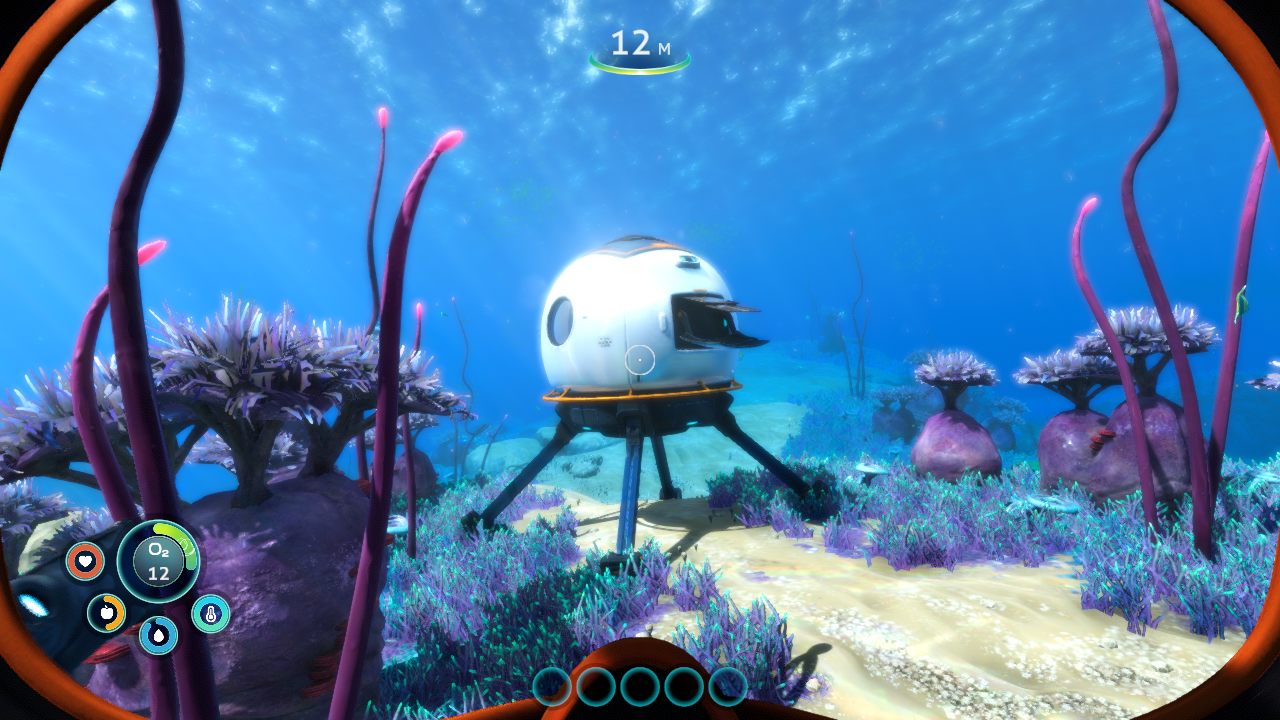This screenshot has height=720, width=1280.
Task: Click the water droplet hydration icon
Action: coord(160,634)
